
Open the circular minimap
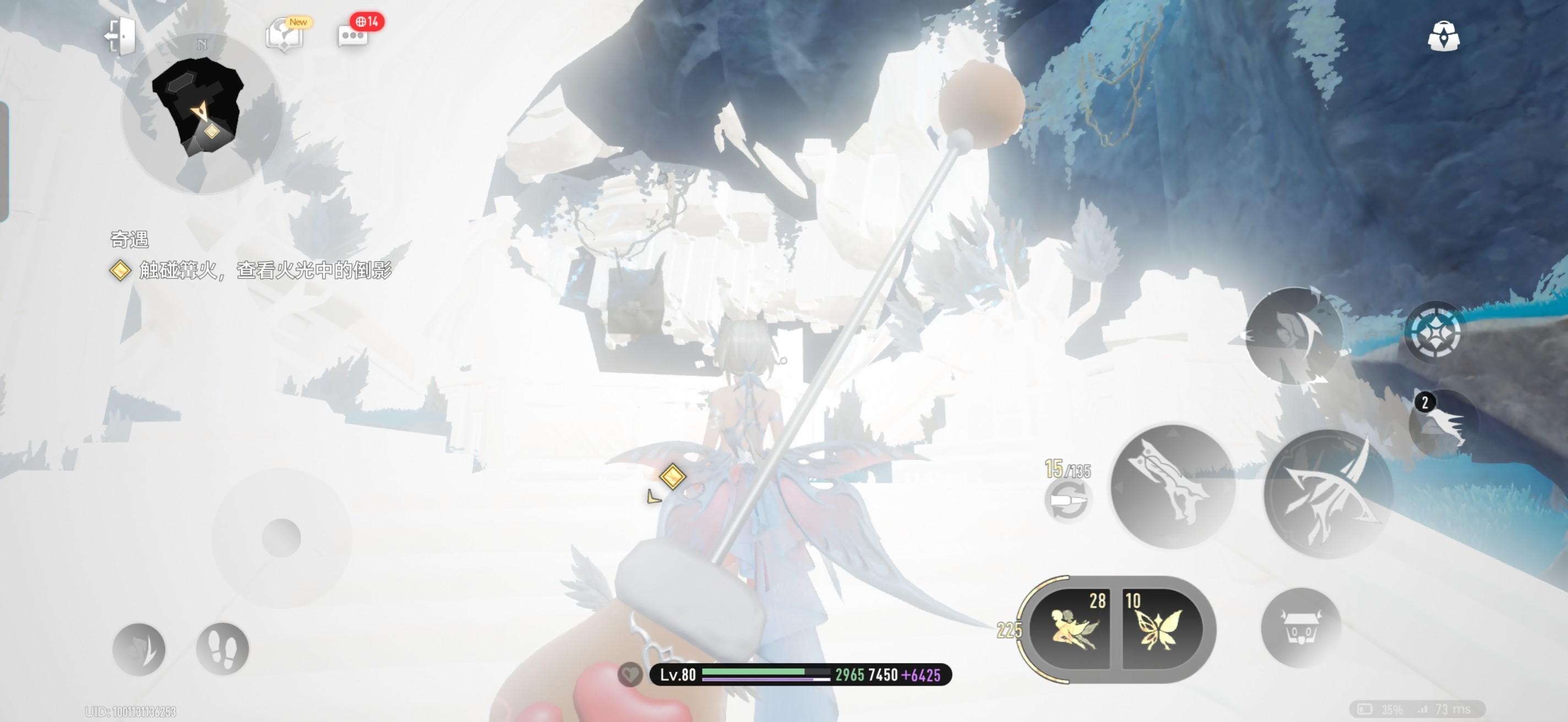[x=200, y=114]
